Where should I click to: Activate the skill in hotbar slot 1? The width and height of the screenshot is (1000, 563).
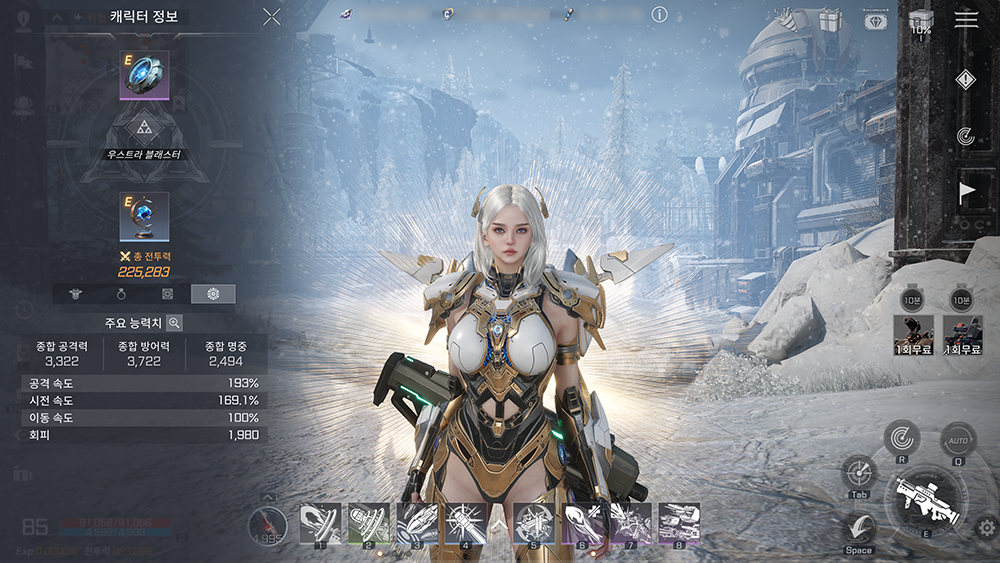320,522
